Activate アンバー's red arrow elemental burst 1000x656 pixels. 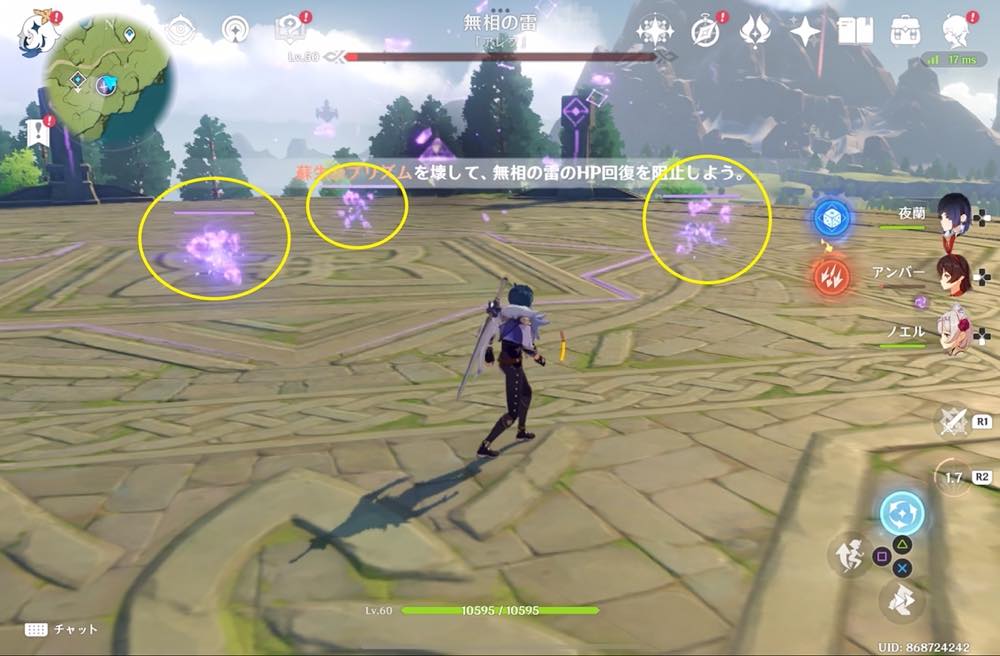pos(831,275)
